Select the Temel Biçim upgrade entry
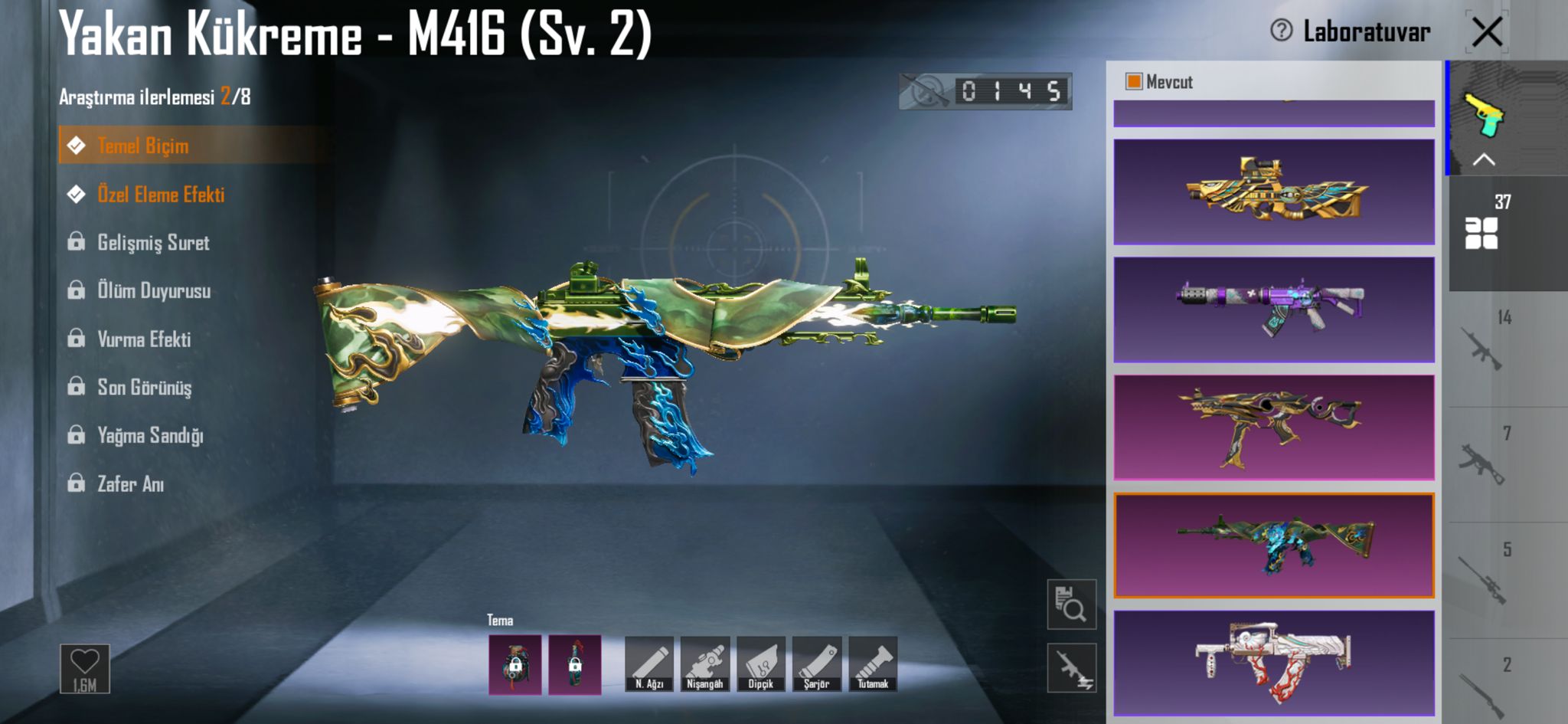This screenshot has width=1568, height=724. (x=142, y=146)
